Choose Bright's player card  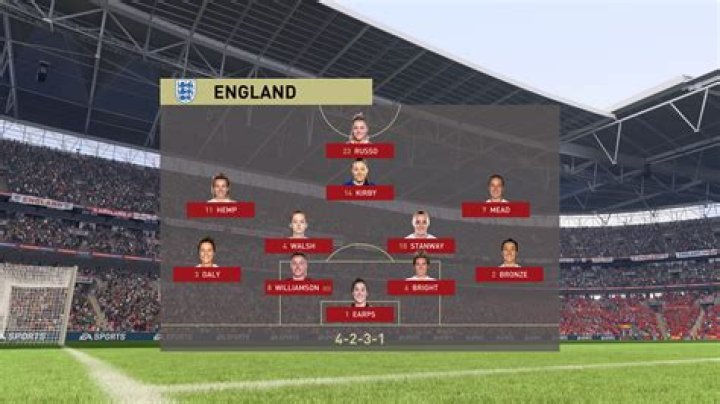tap(421, 287)
